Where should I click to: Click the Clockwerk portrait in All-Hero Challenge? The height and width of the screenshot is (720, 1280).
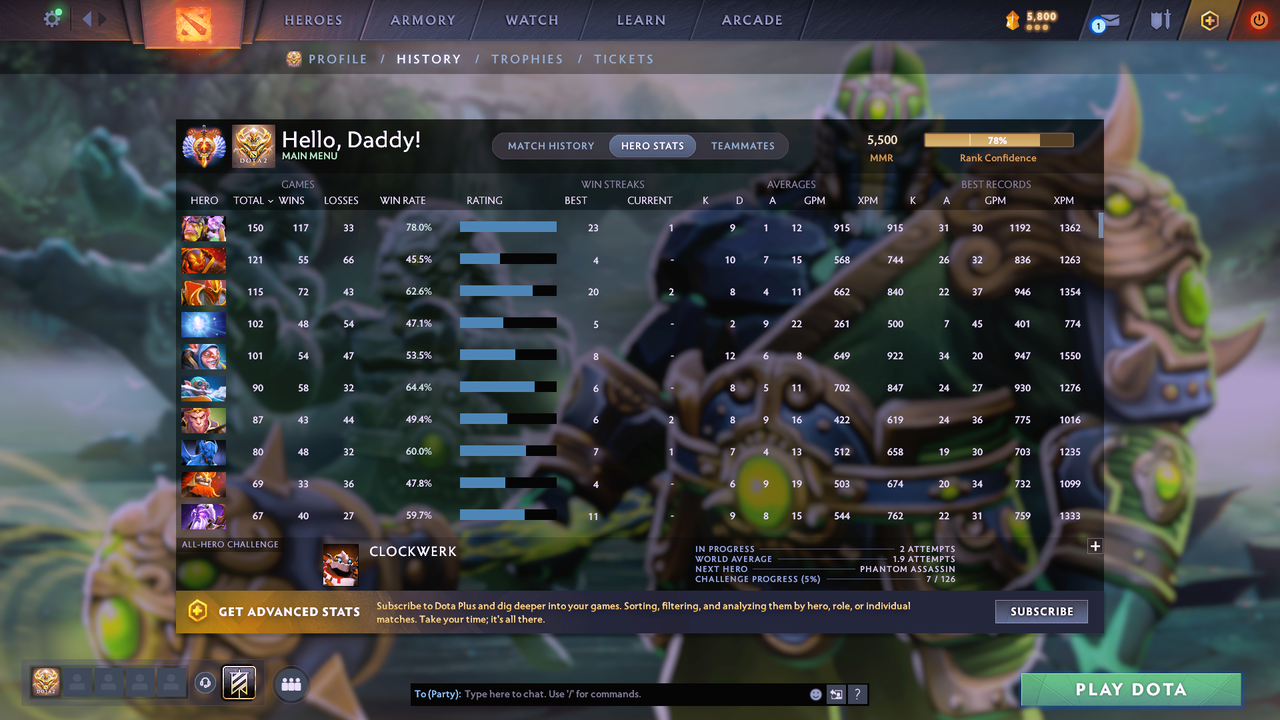(340, 563)
